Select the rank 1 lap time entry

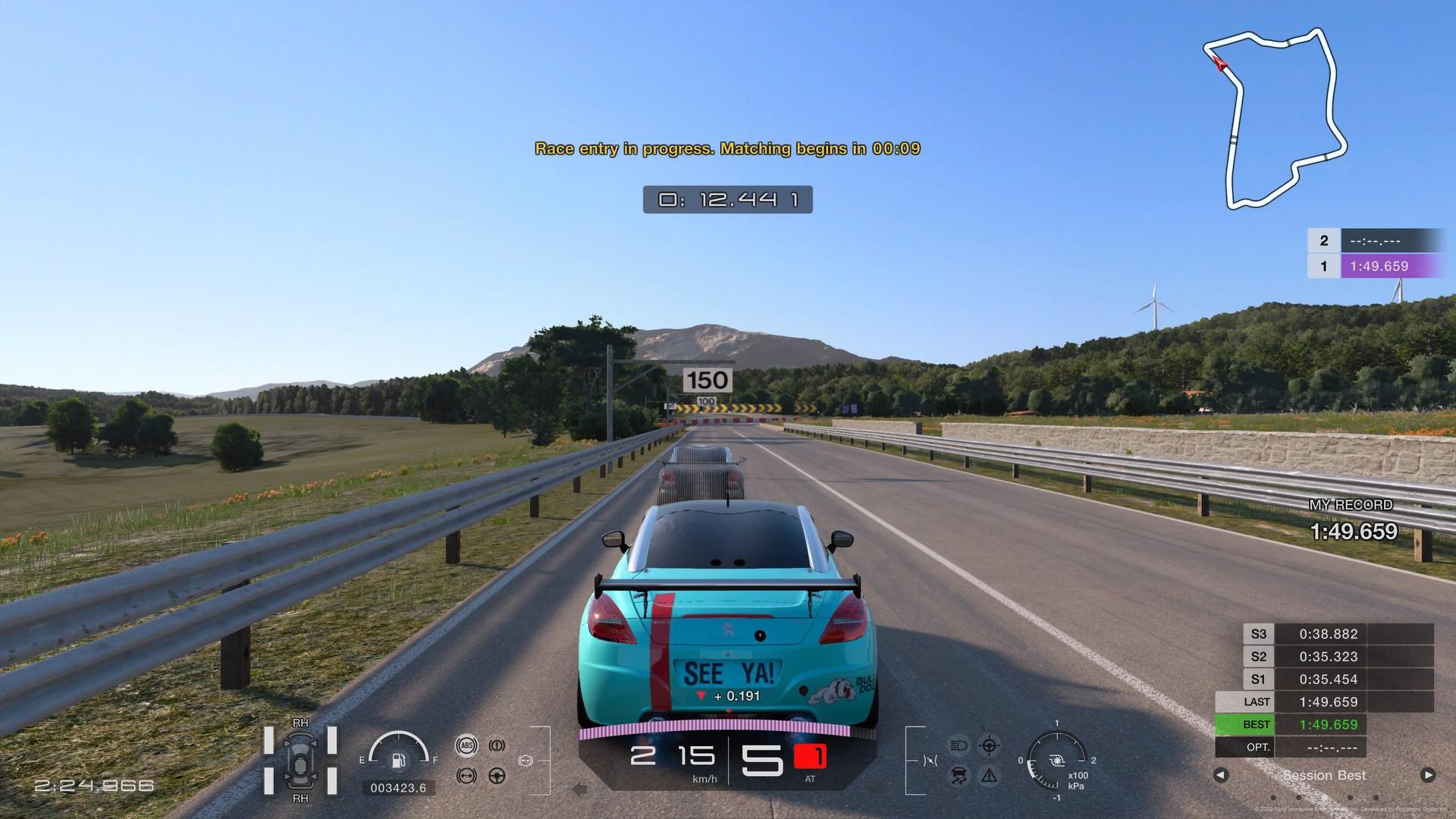coord(1378,266)
